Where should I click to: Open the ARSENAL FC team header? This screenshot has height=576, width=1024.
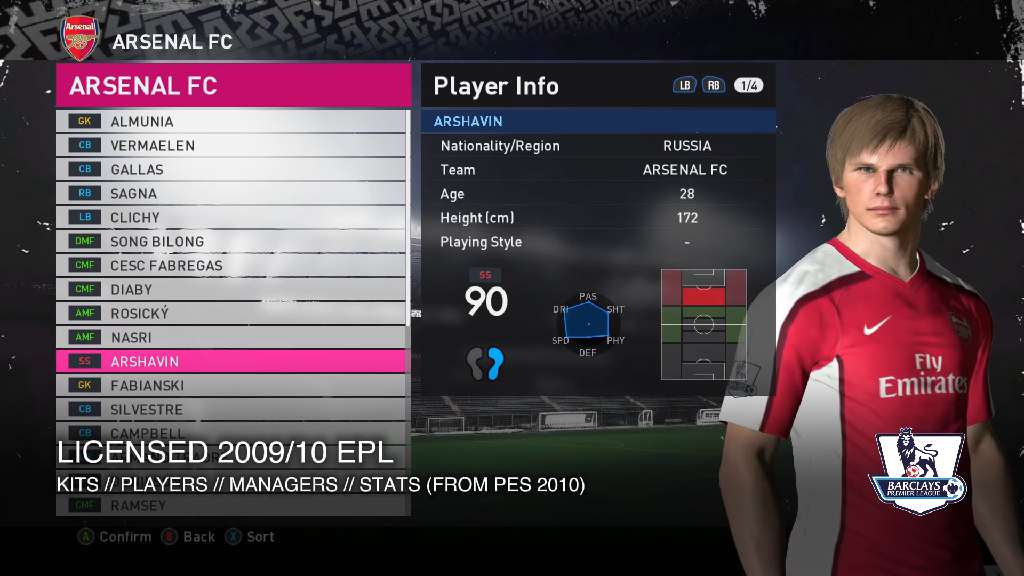(233, 86)
